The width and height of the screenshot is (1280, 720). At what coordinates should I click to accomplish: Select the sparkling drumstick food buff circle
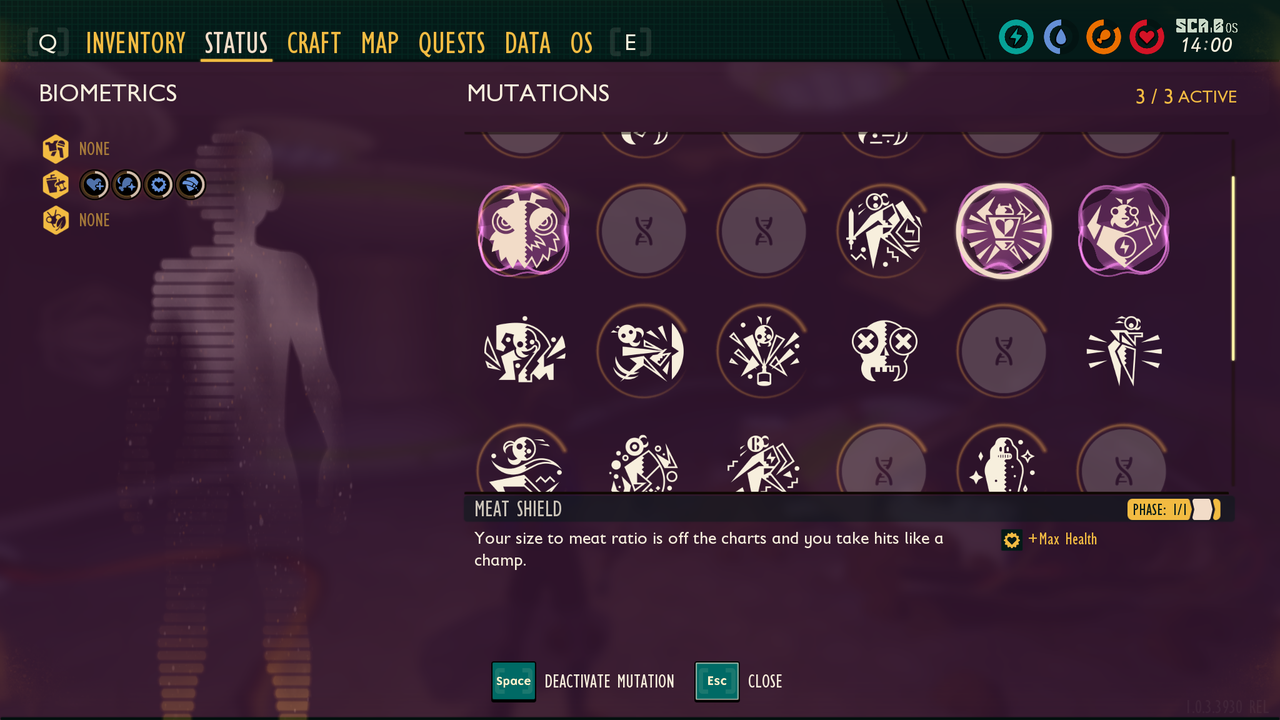tap(126, 184)
